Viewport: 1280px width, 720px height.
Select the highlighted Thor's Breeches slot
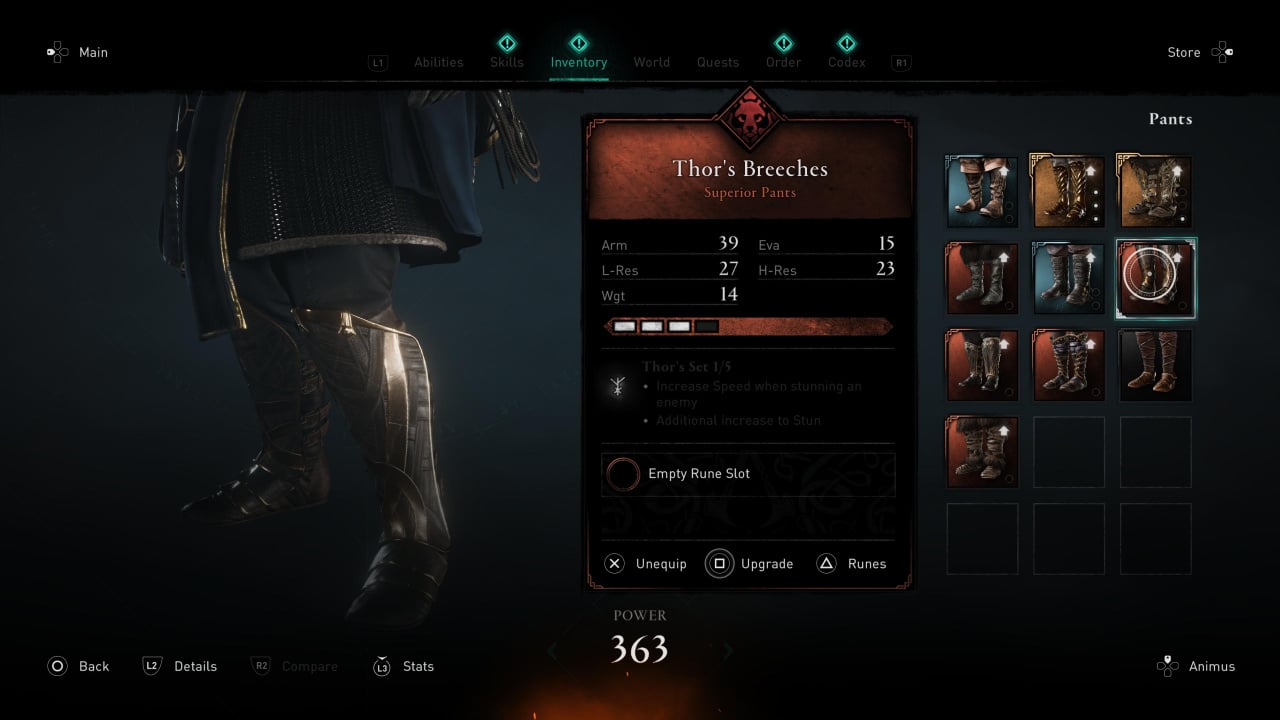coord(1155,279)
